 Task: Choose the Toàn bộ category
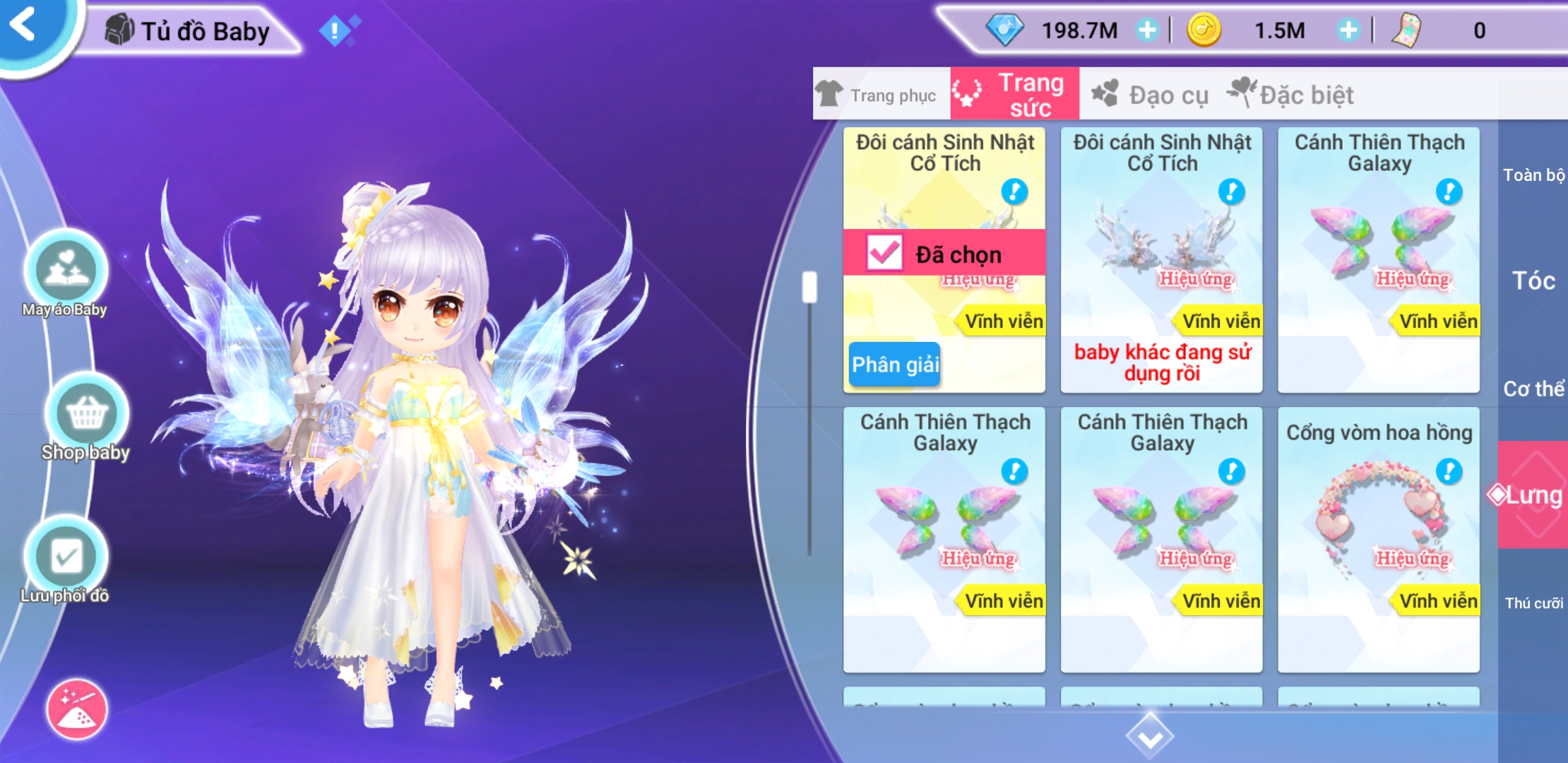click(1533, 175)
